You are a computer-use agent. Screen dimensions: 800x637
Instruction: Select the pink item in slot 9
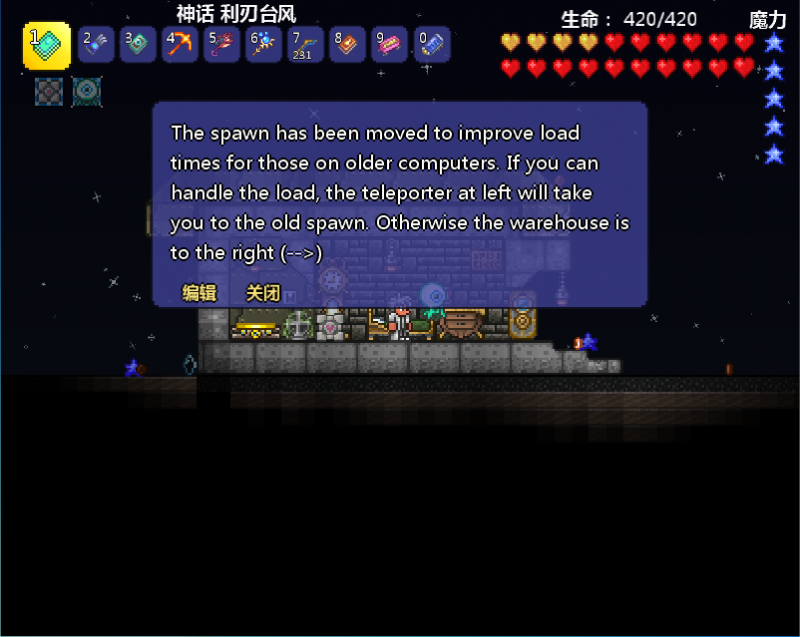click(390, 45)
